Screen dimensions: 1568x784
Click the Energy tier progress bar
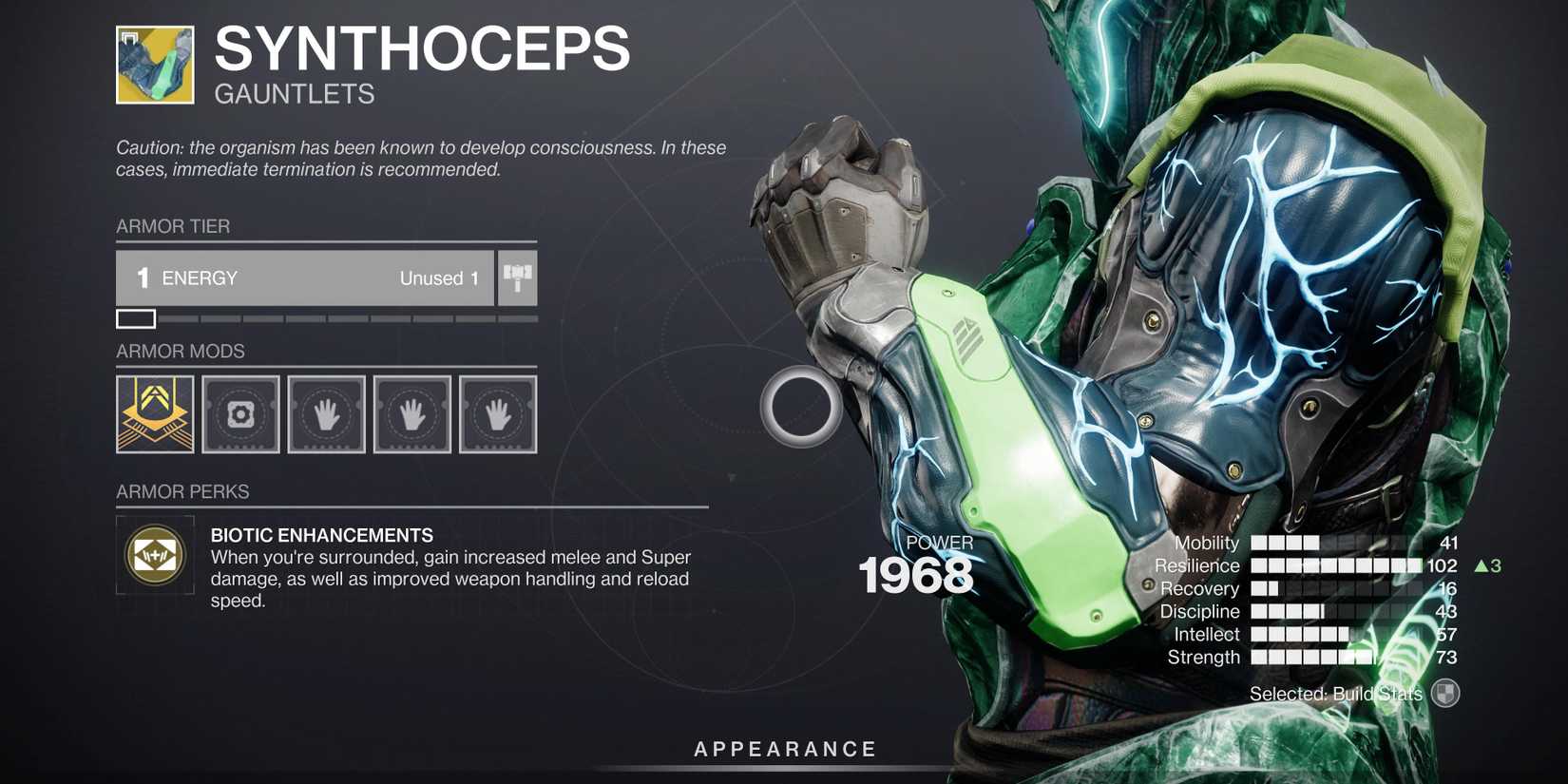click(x=323, y=318)
